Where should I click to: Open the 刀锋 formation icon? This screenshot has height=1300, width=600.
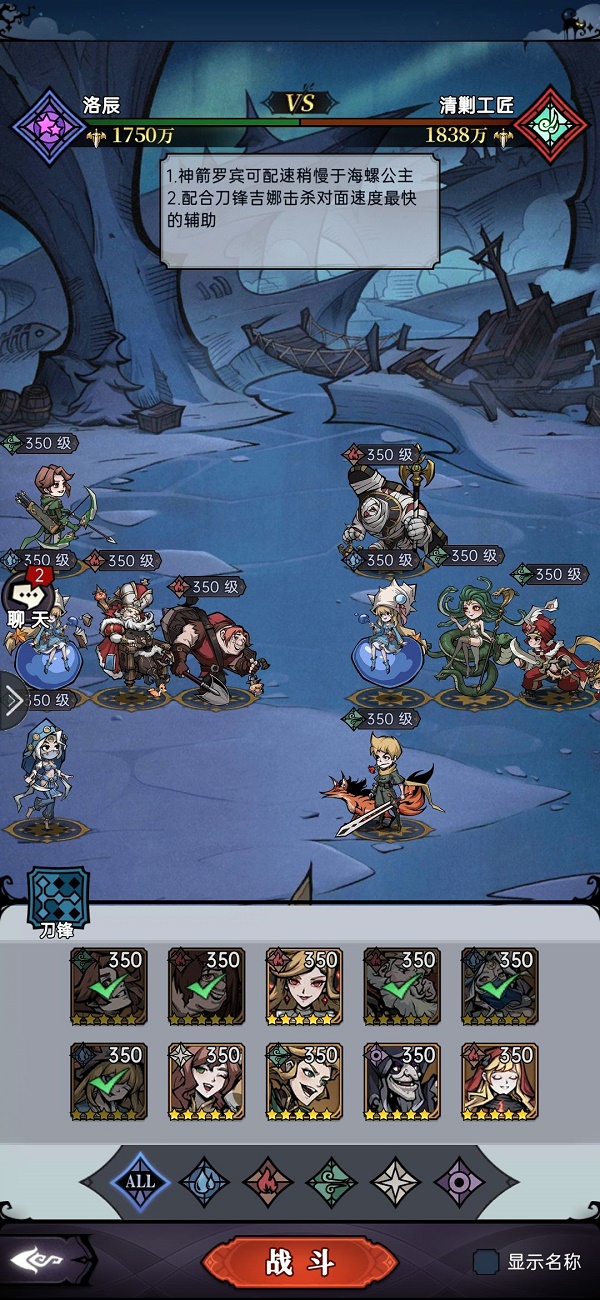point(57,895)
